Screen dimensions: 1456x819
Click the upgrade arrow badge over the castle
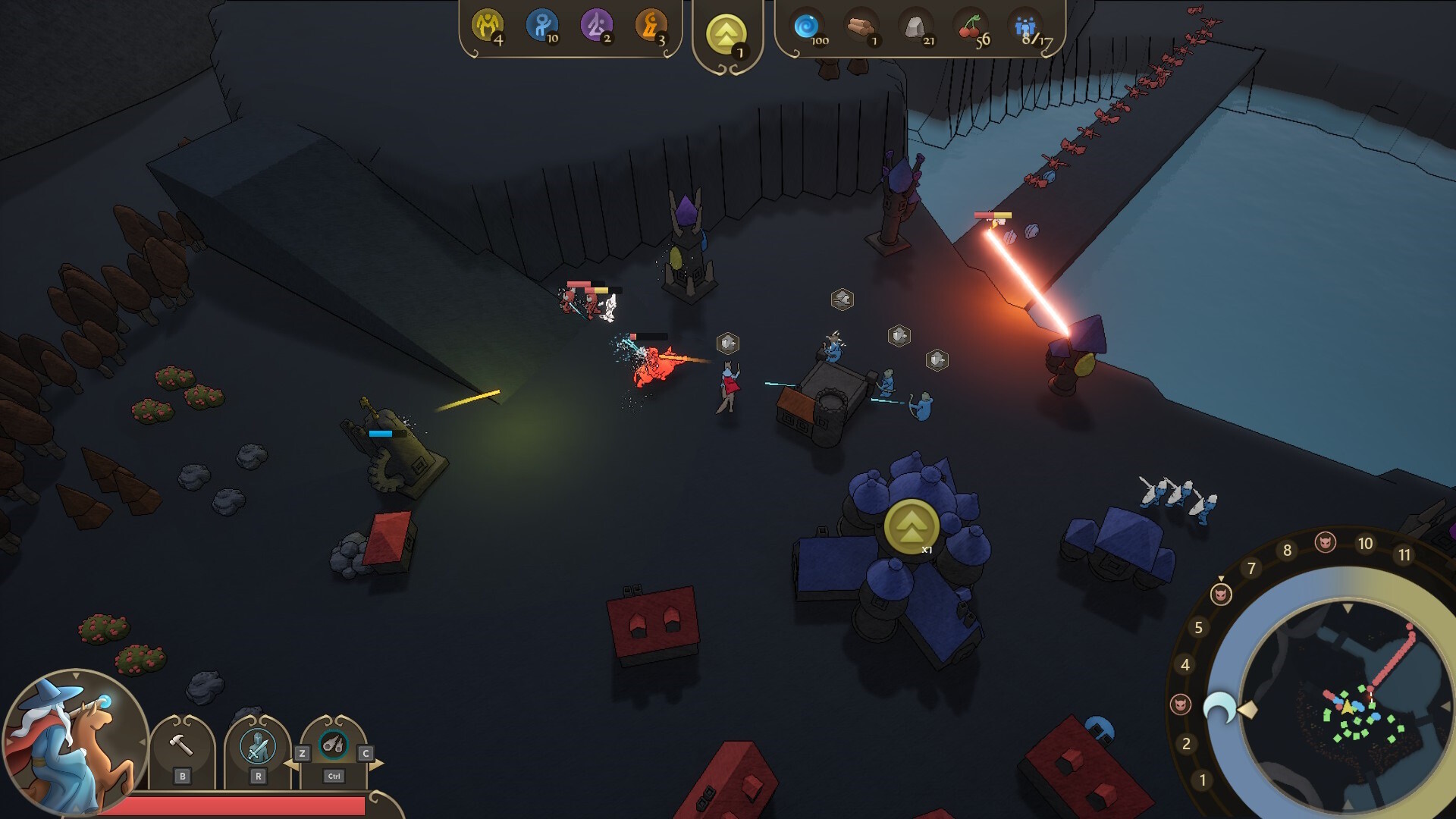pos(911,526)
